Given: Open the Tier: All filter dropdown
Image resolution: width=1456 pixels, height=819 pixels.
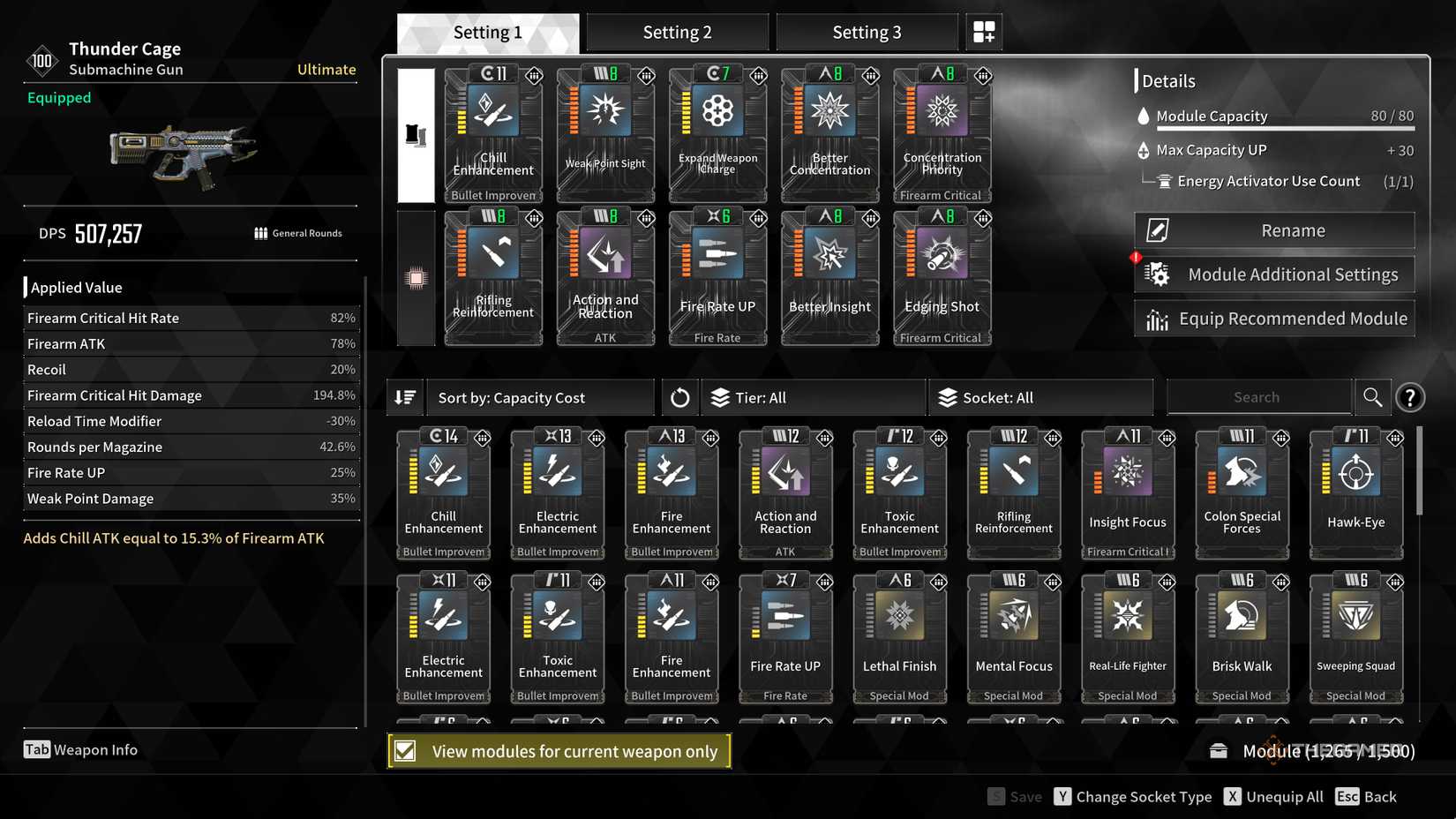Looking at the screenshot, I should tap(812, 397).
